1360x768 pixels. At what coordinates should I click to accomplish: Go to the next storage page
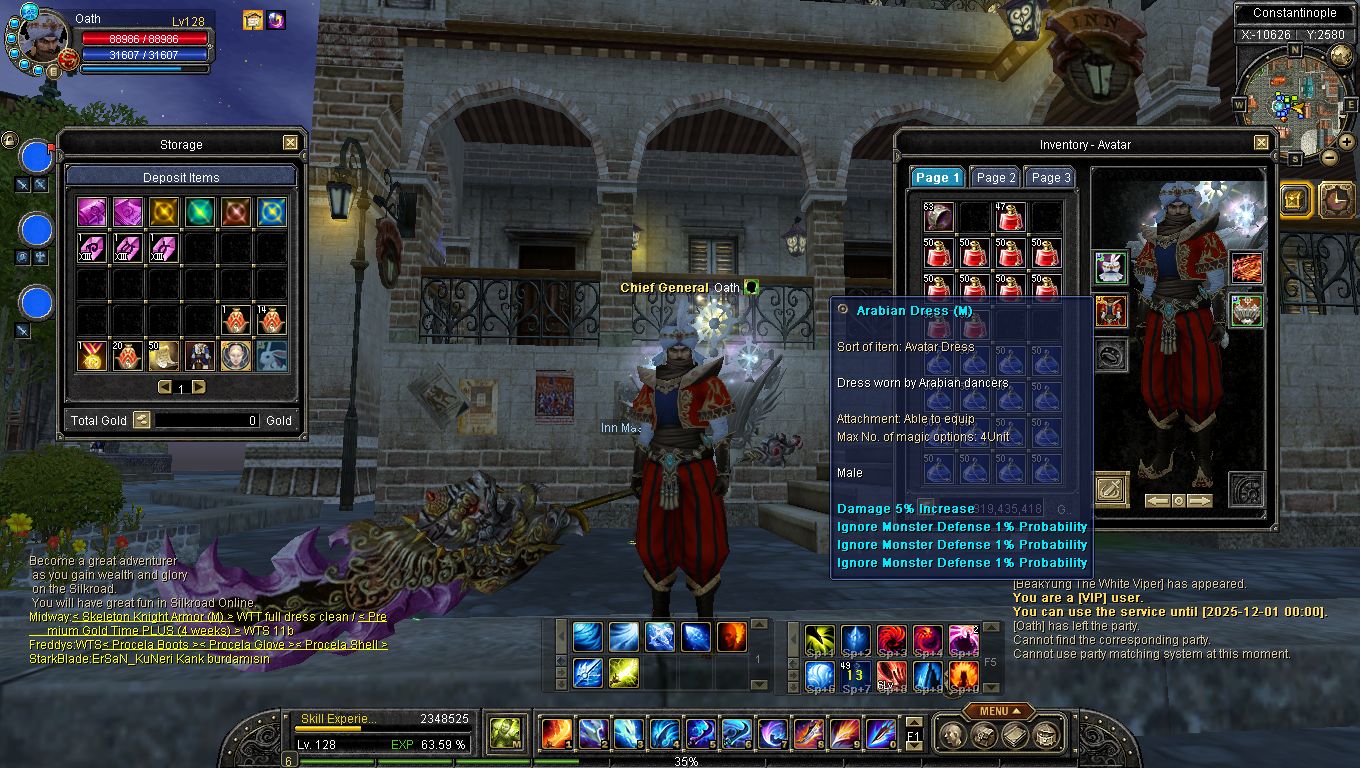(199, 387)
